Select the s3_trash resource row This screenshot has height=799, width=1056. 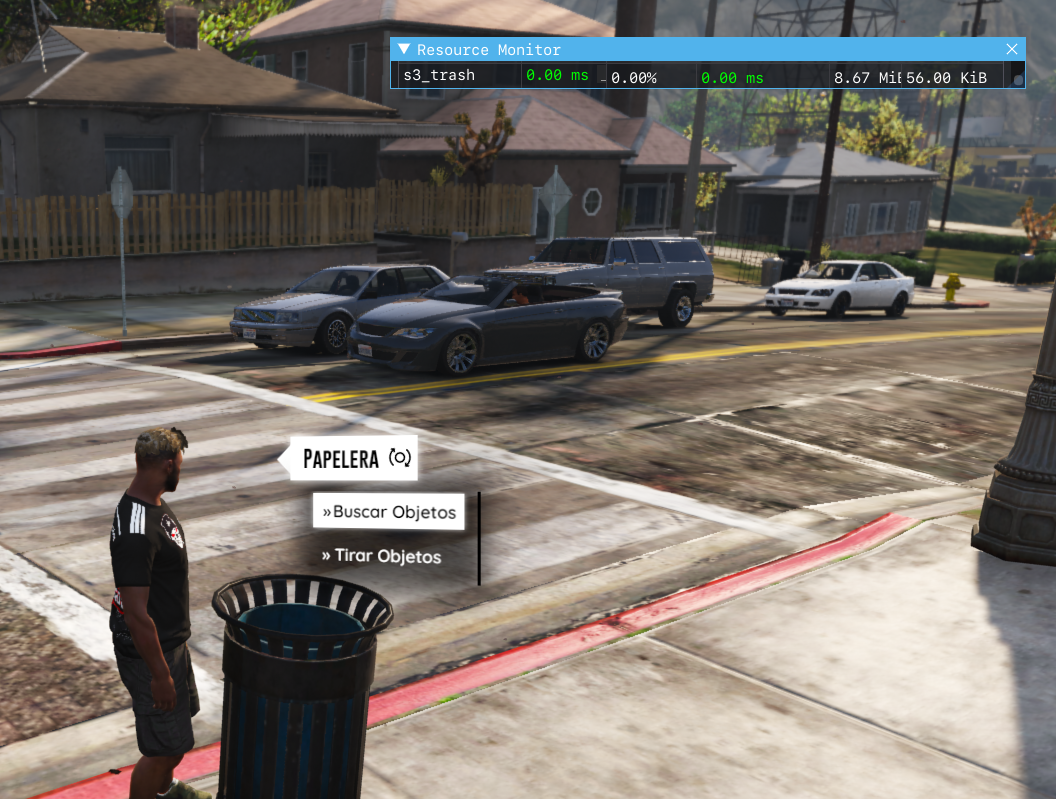[439, 76]
